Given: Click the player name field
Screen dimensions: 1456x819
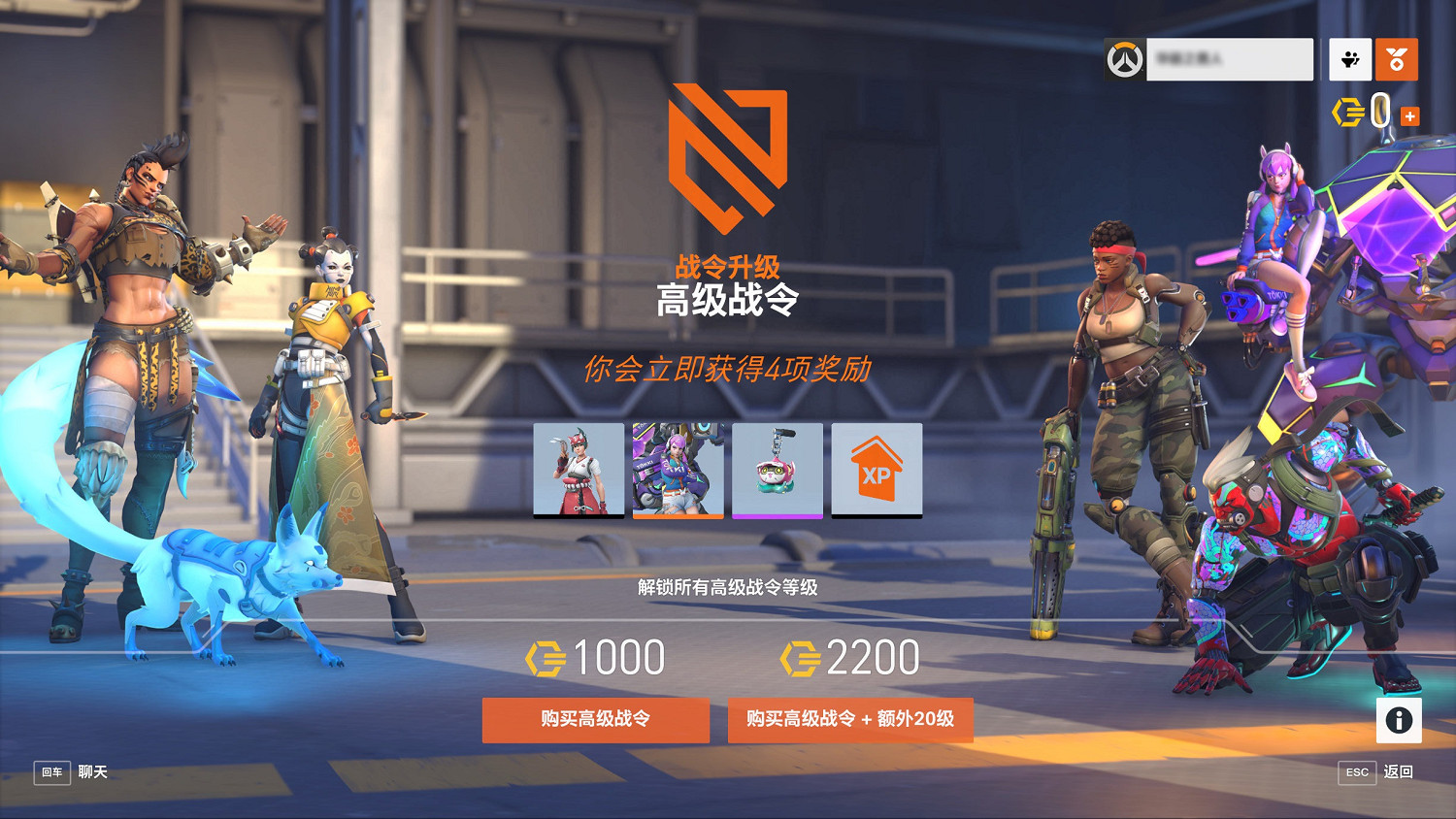Looking at the screenshot, I should [x=1230, y=59].
